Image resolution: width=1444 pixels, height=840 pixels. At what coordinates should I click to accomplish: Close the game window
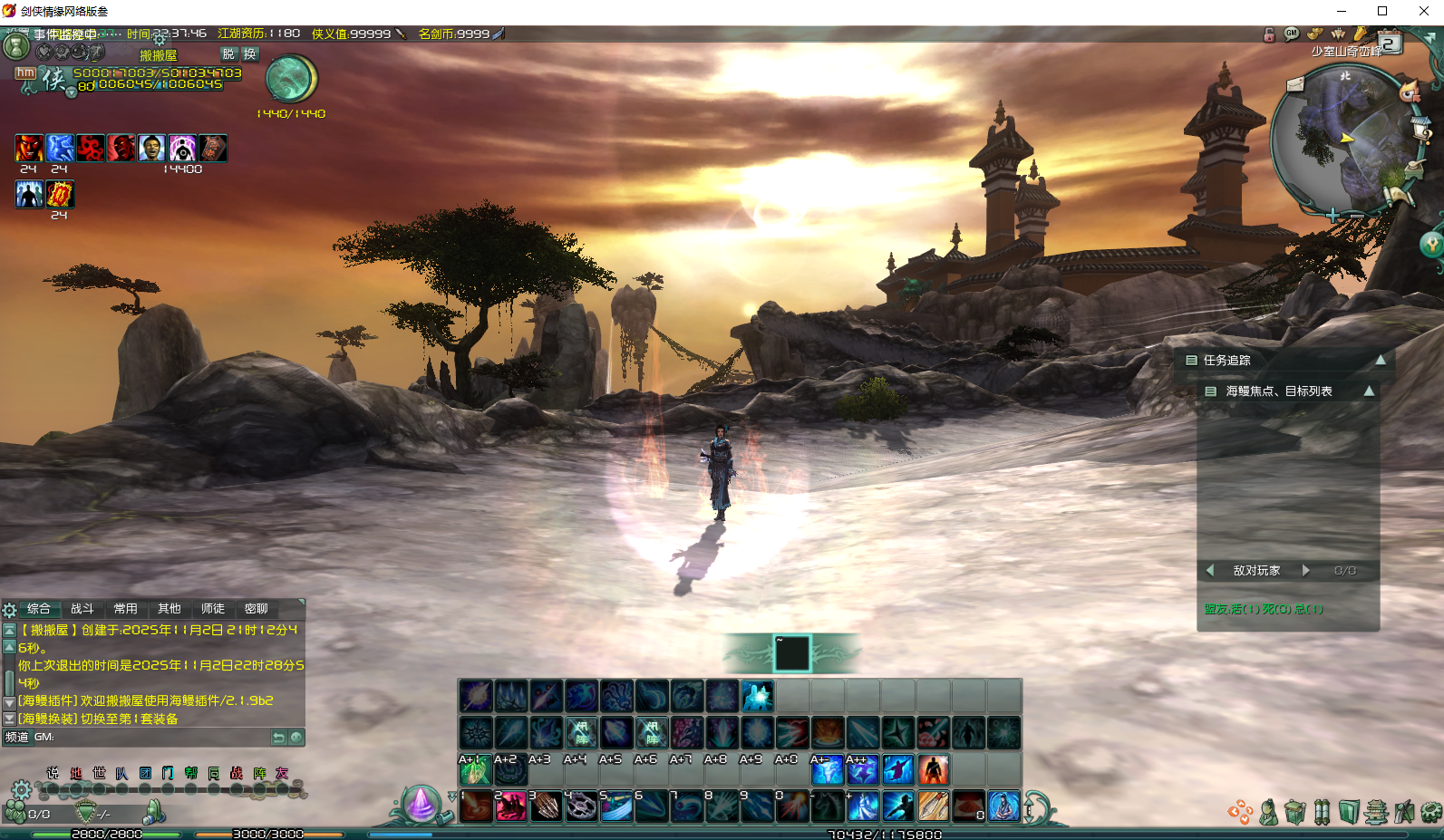click(1423, 11)
